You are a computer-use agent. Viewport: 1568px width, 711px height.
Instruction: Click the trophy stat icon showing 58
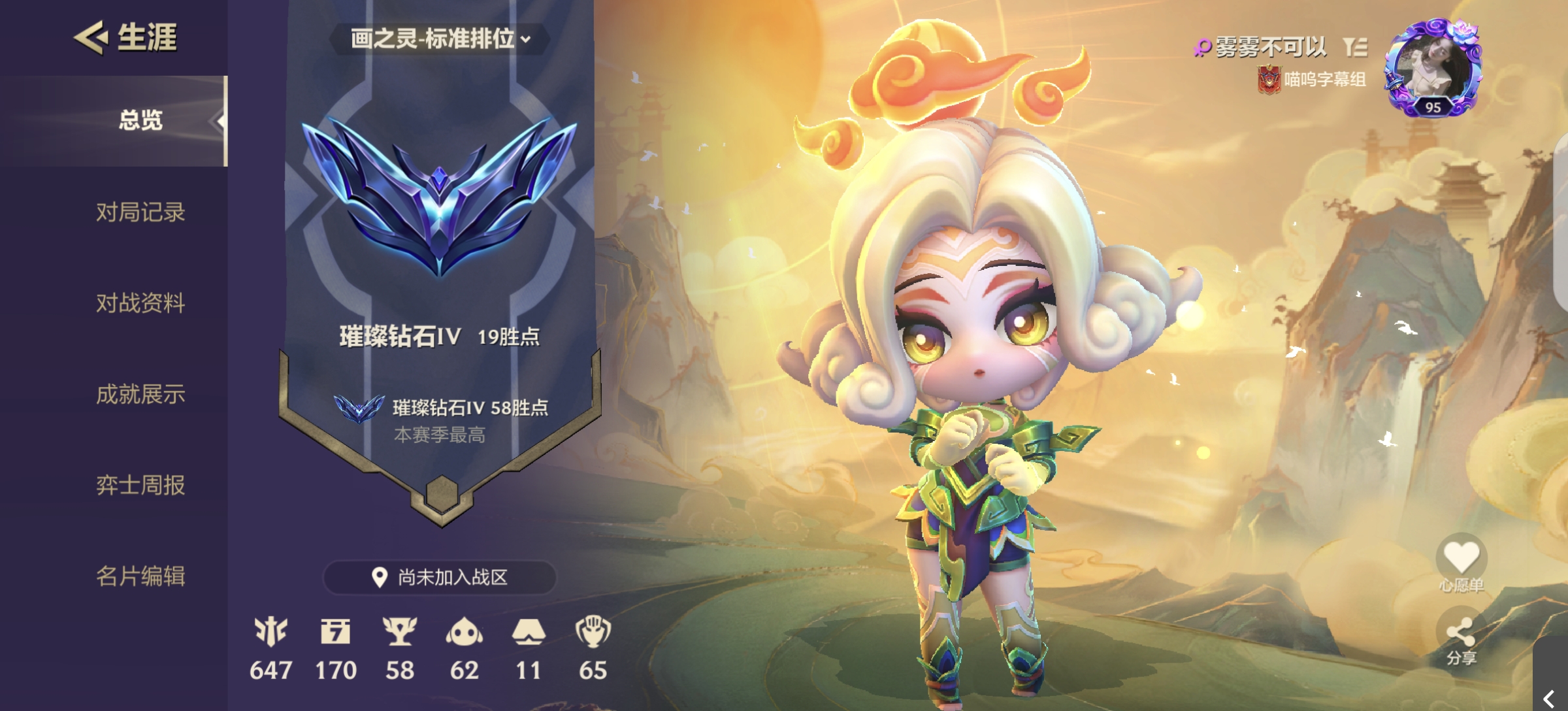[399, 632]
